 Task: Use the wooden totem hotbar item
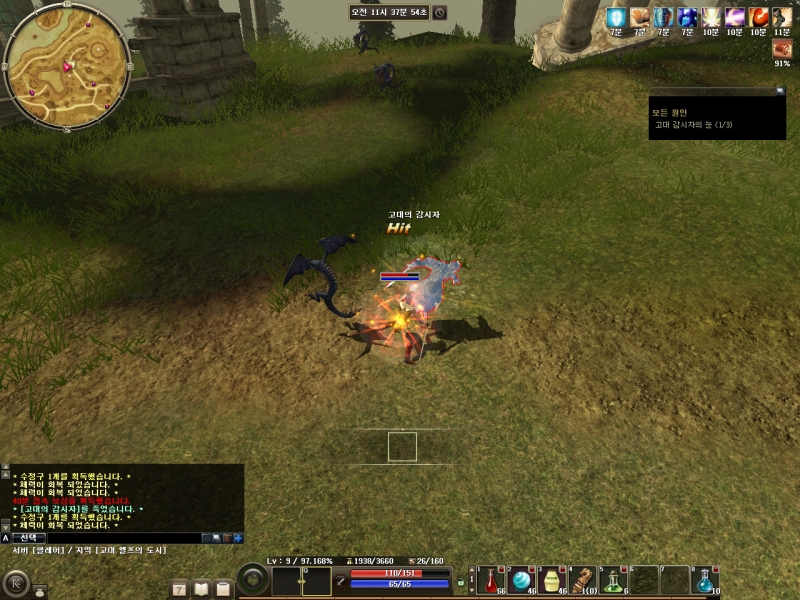pos(582,579)
